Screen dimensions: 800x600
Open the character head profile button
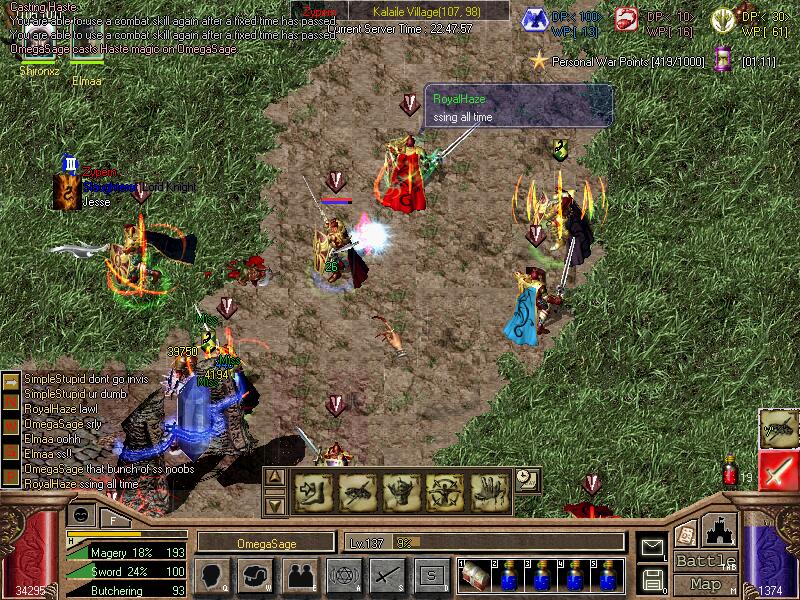(213, 575)
